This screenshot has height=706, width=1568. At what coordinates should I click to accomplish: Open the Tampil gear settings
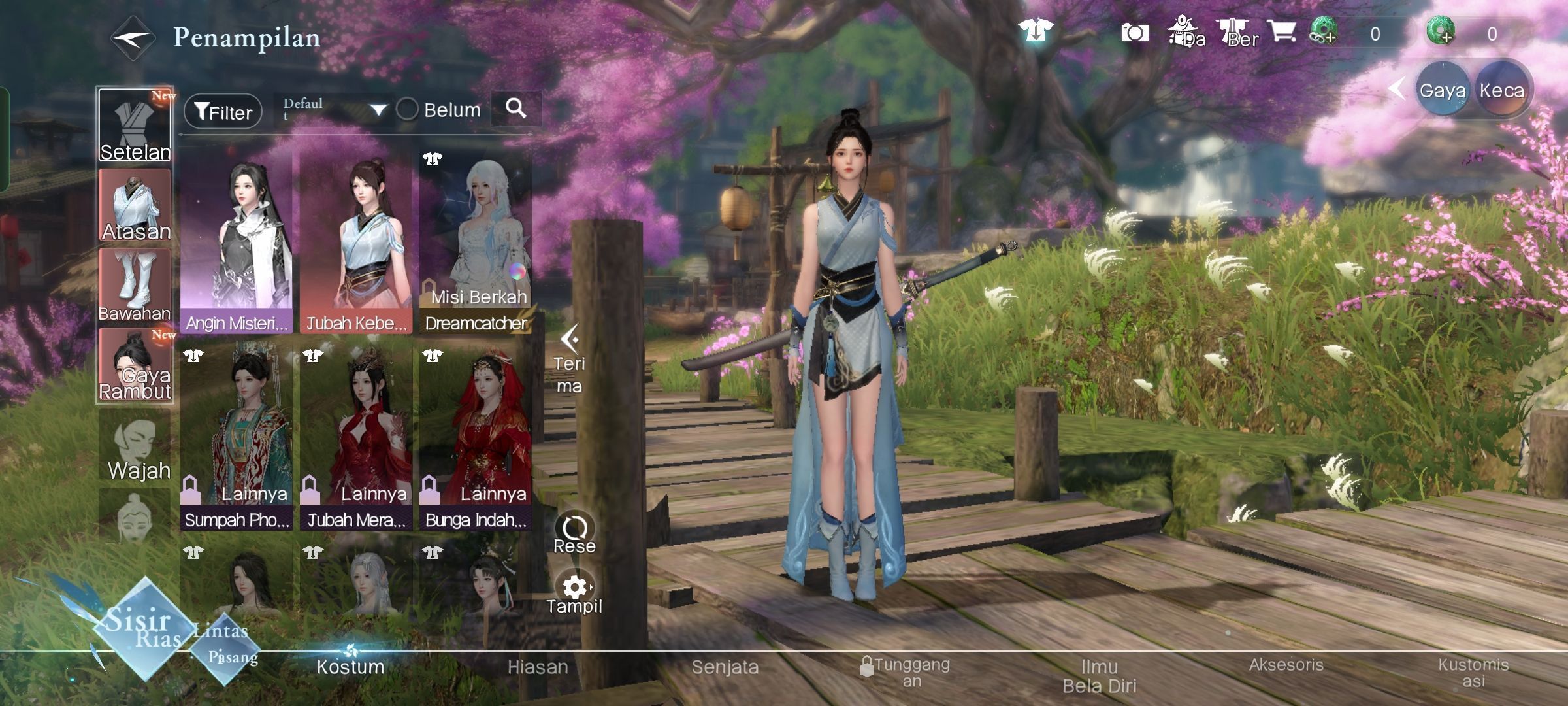click(x=575, y=592)
